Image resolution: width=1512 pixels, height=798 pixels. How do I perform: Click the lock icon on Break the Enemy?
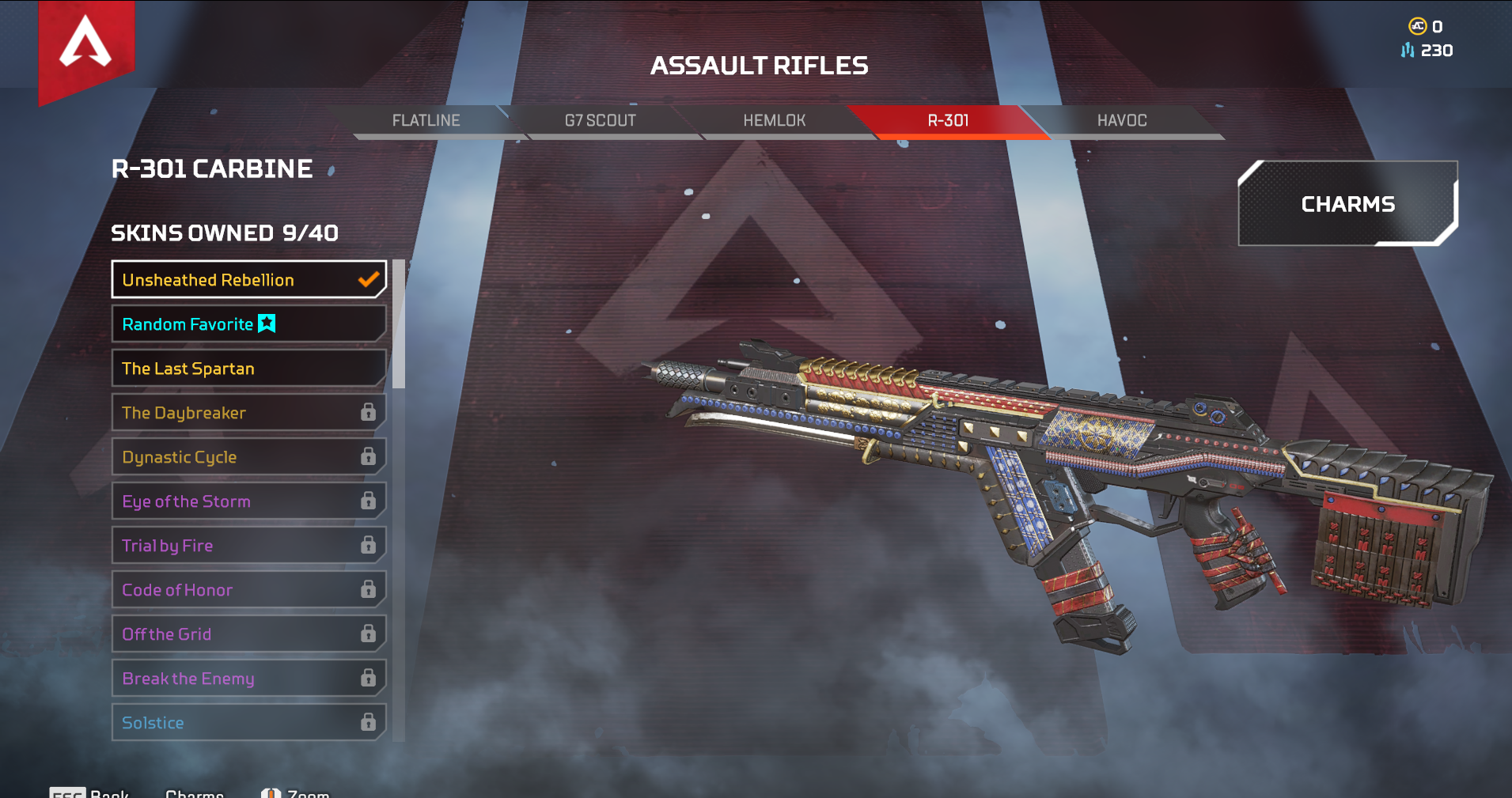369,678
